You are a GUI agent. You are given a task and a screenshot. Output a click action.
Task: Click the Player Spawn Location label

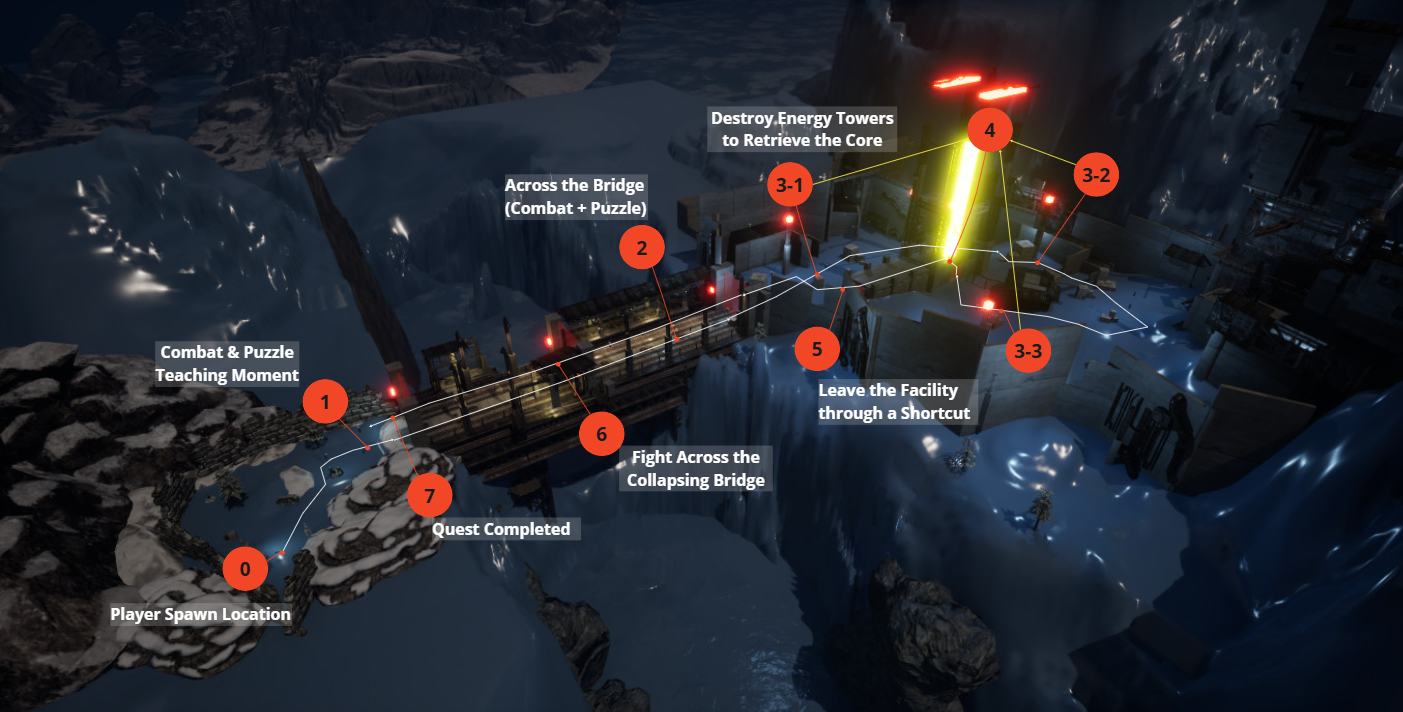click(x=200, y=614)
